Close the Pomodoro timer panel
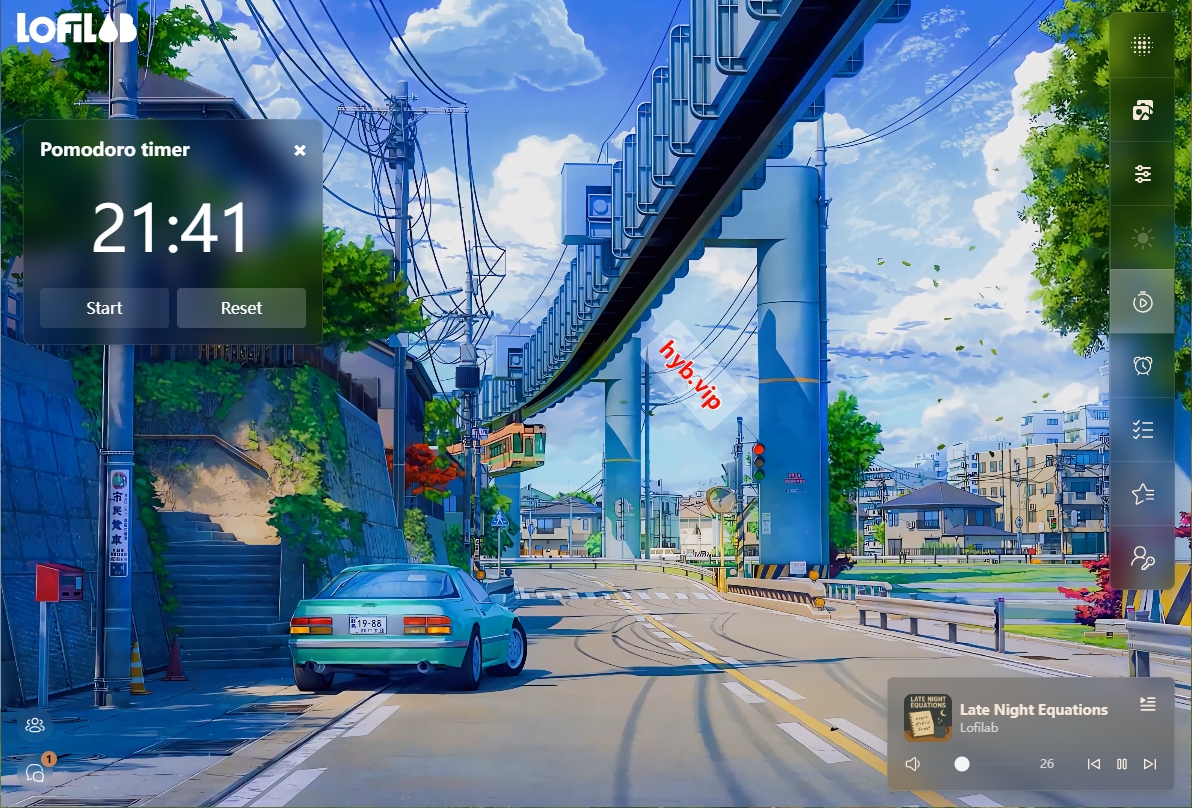Screen dimensions: 1192x808 tap(300, 150)
